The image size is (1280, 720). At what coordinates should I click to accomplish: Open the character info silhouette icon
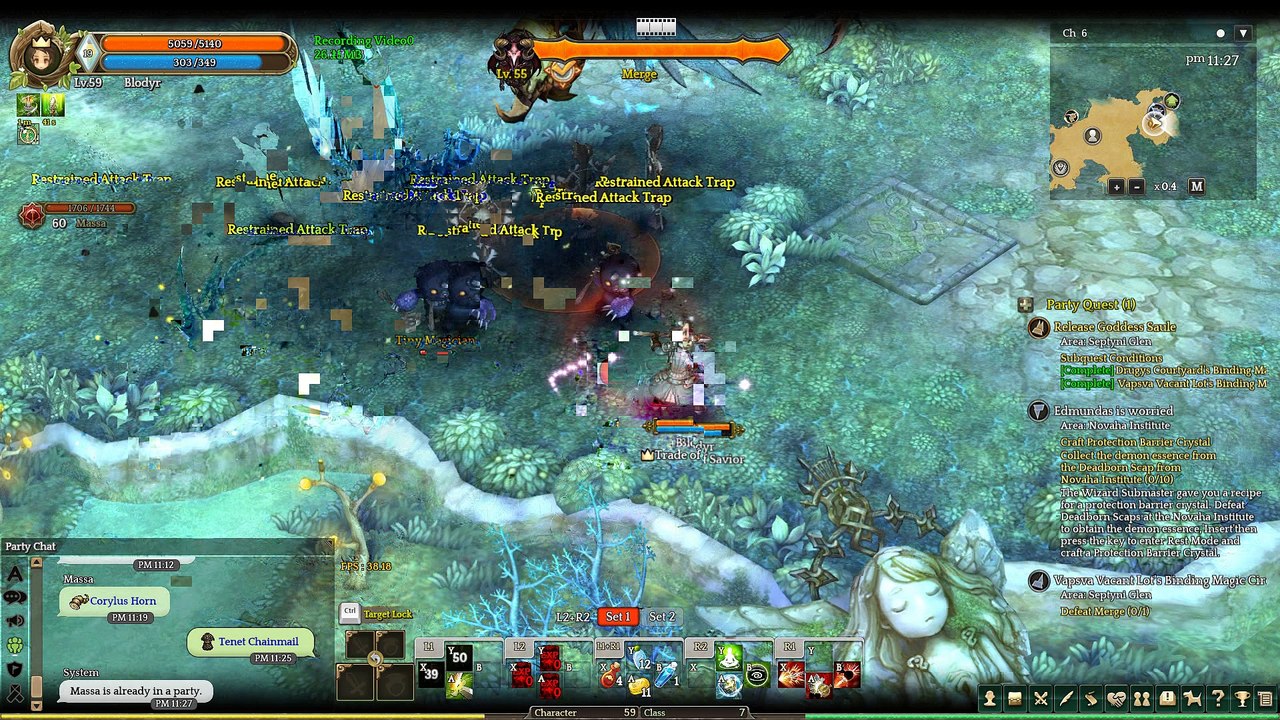click(x=990, y=699)
